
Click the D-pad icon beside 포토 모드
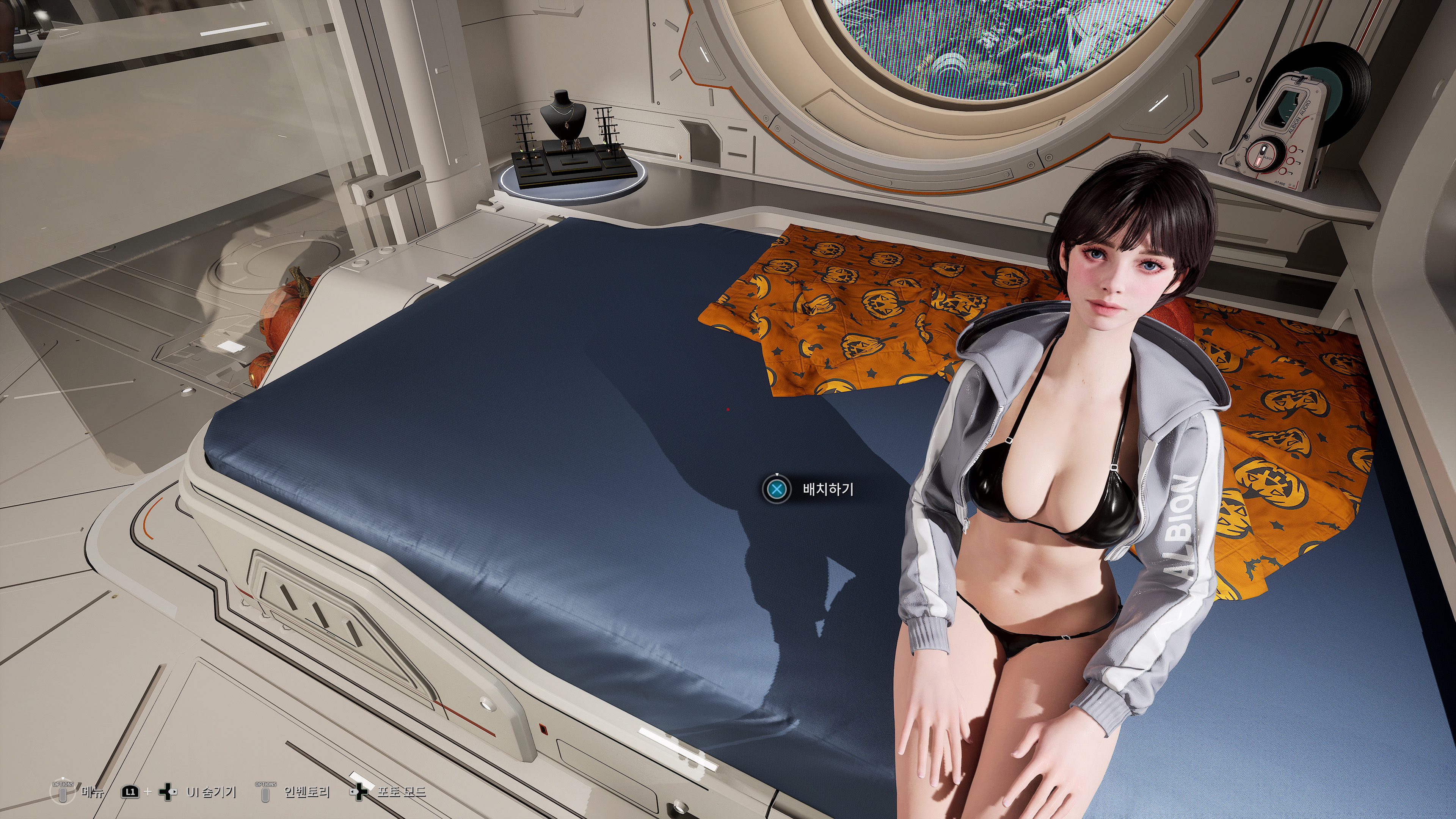pyautogui.click(x=359, y=792)
